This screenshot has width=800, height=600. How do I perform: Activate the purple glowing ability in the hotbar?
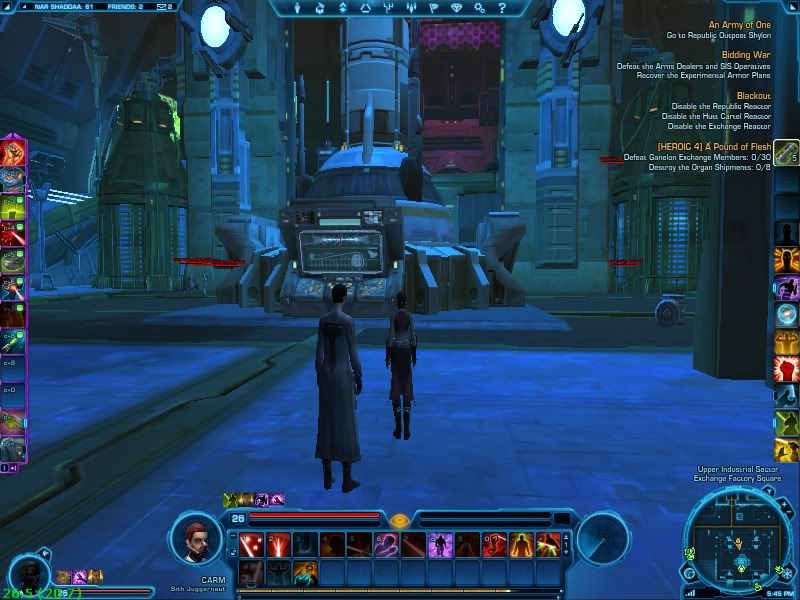click(x=440, y=545)
